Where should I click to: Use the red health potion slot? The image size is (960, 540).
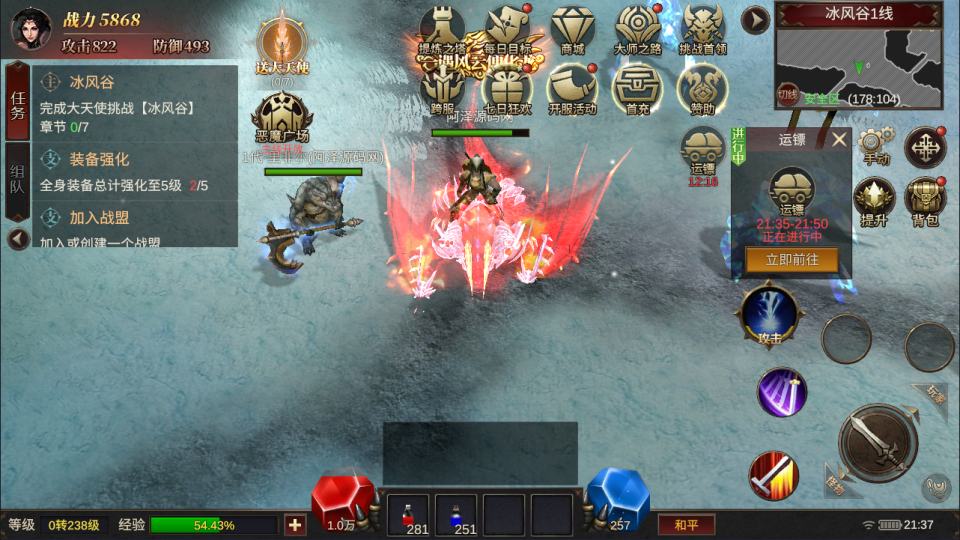(407, 515)
